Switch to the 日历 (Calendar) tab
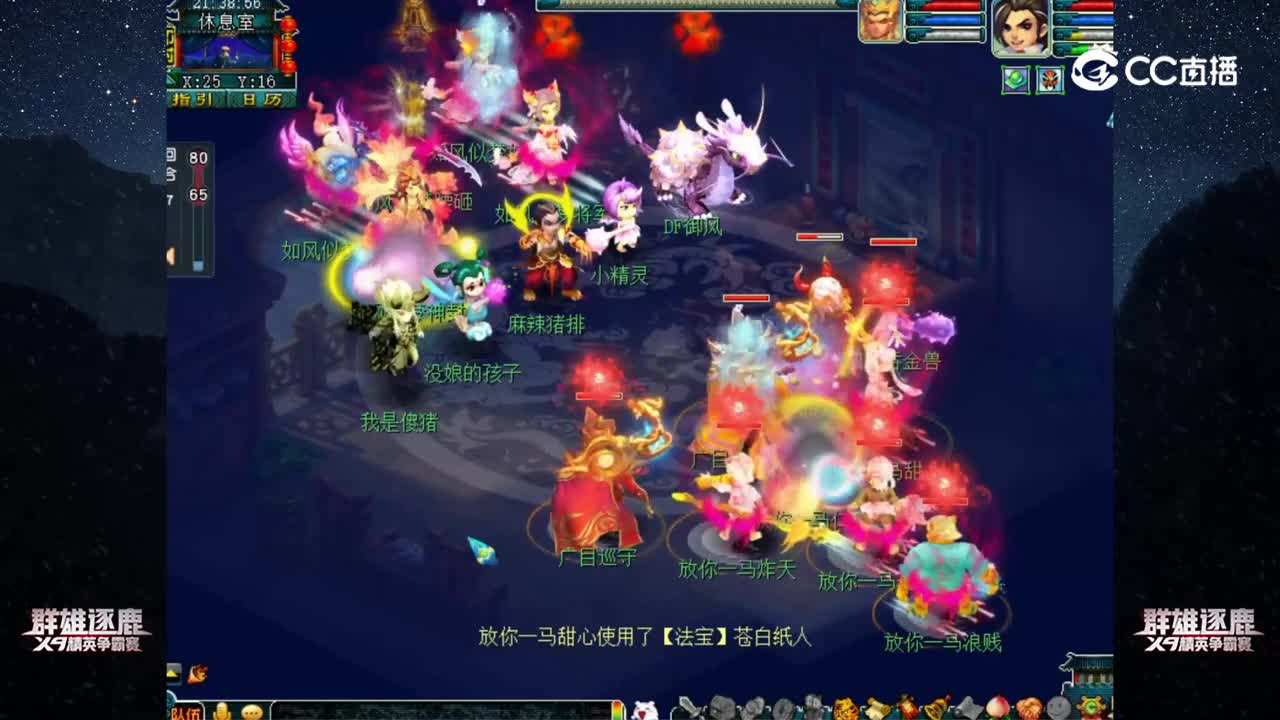This screenshot has height=720, width=1280. [x=260, y=97]
